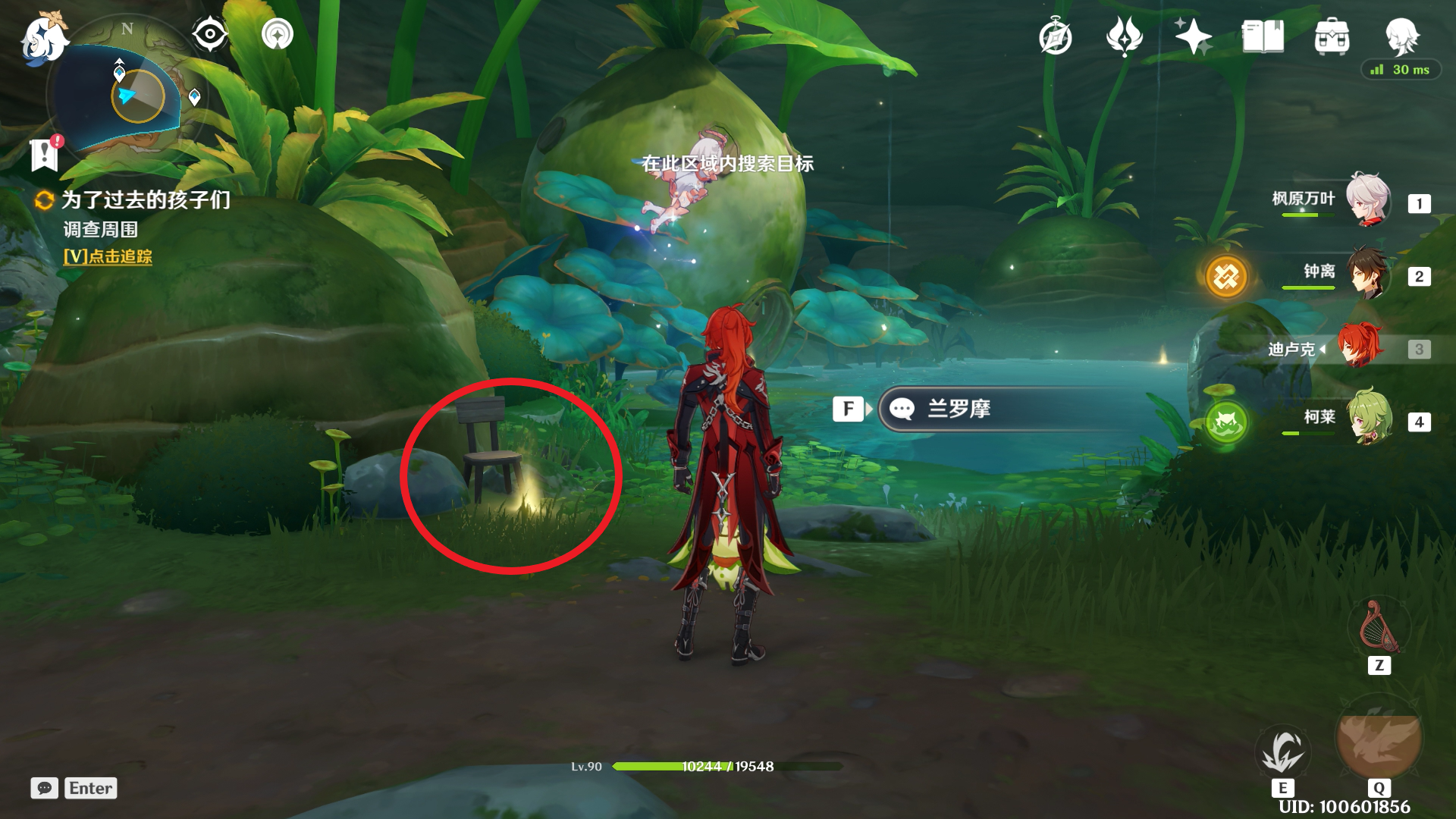Screen dimensions: 1456x819
Task: Open the quest log bookmark icon
Action: click(x=45, y=152)
